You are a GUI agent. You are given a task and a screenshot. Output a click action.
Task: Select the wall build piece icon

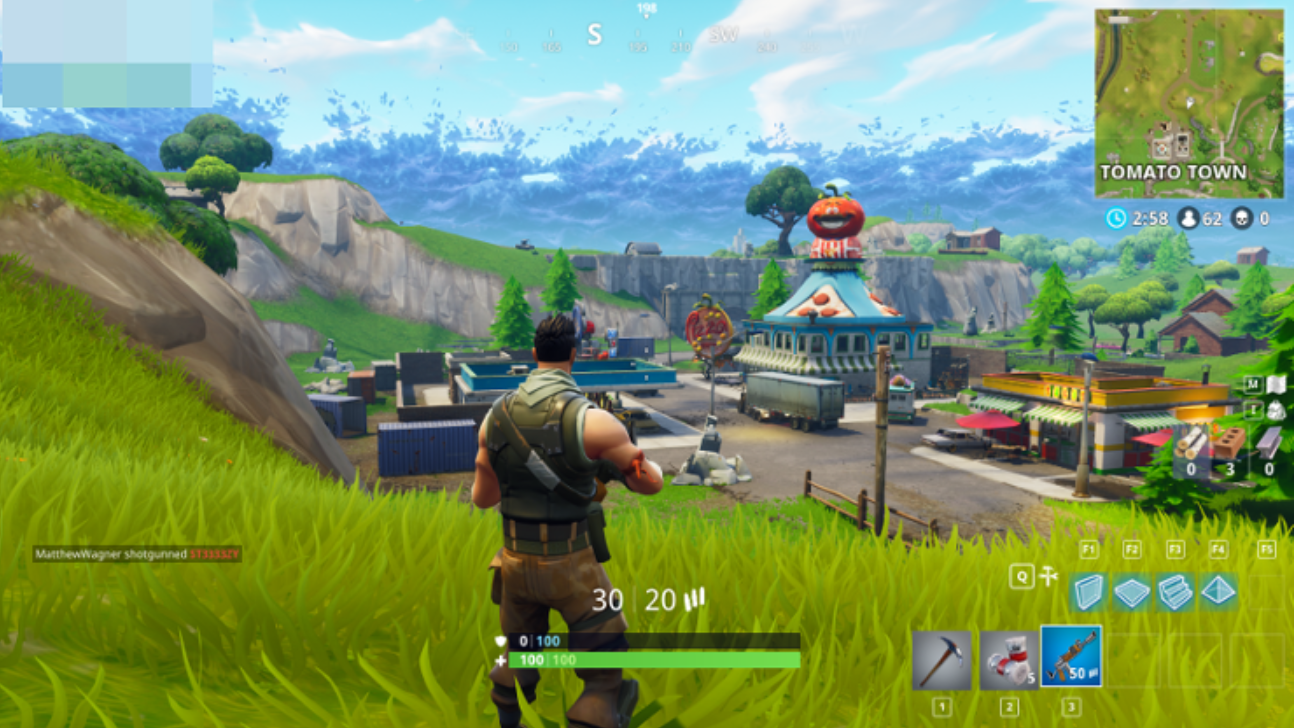click(1089, 592)
